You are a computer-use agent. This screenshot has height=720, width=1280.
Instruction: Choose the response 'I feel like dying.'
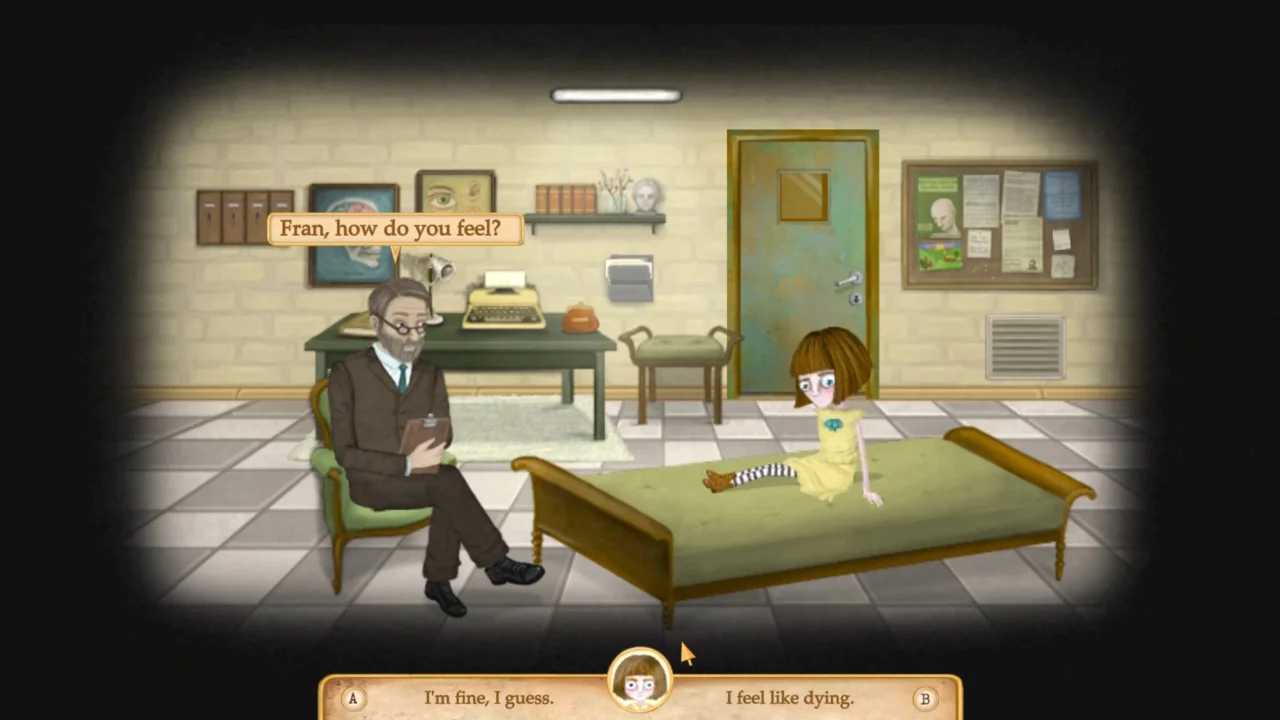[x=789, y=698]
